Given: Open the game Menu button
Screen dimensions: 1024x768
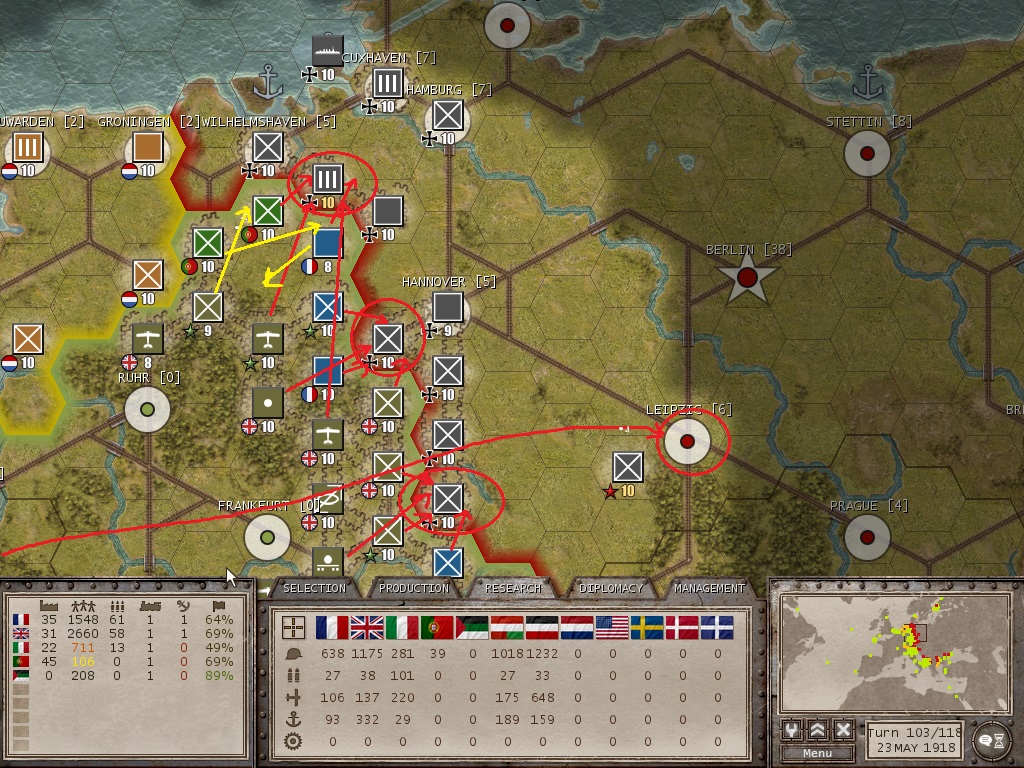Looking at the screenshot, I should click(x=817, y=753).
